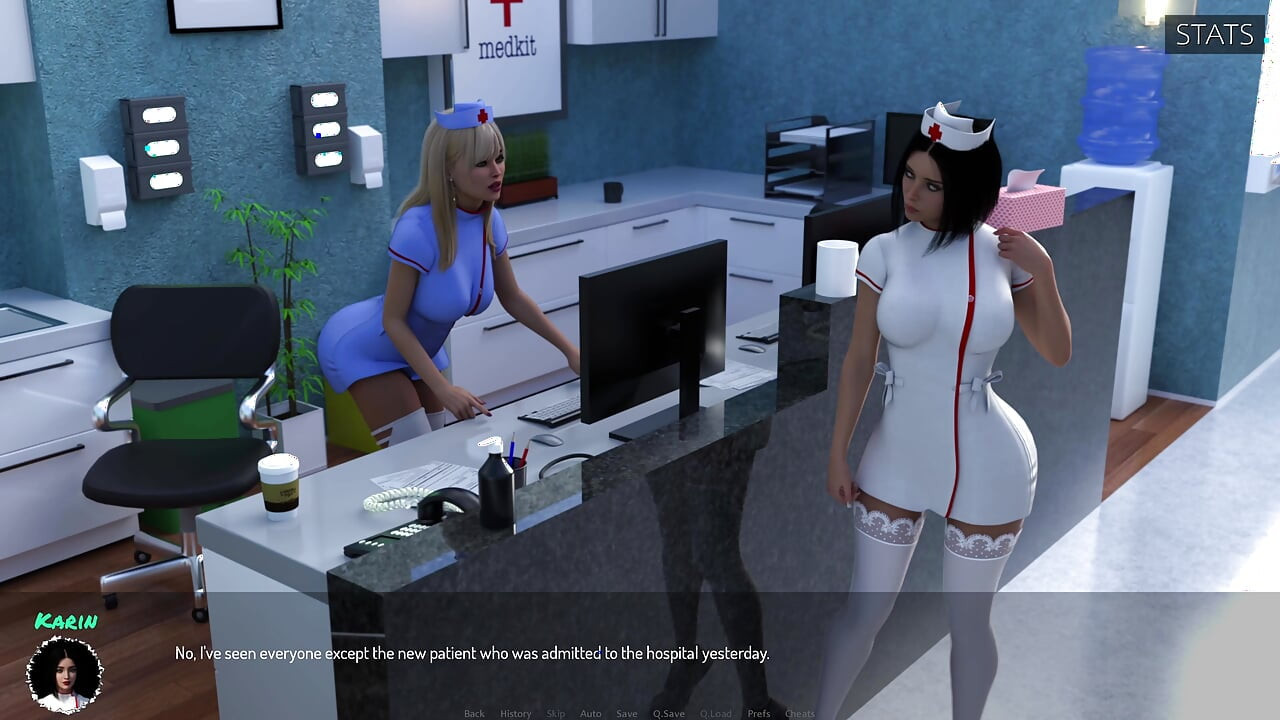Screen dimensions: 1280x720
Task: Select Save from the quick menu
Action: (x=627, y=713)
